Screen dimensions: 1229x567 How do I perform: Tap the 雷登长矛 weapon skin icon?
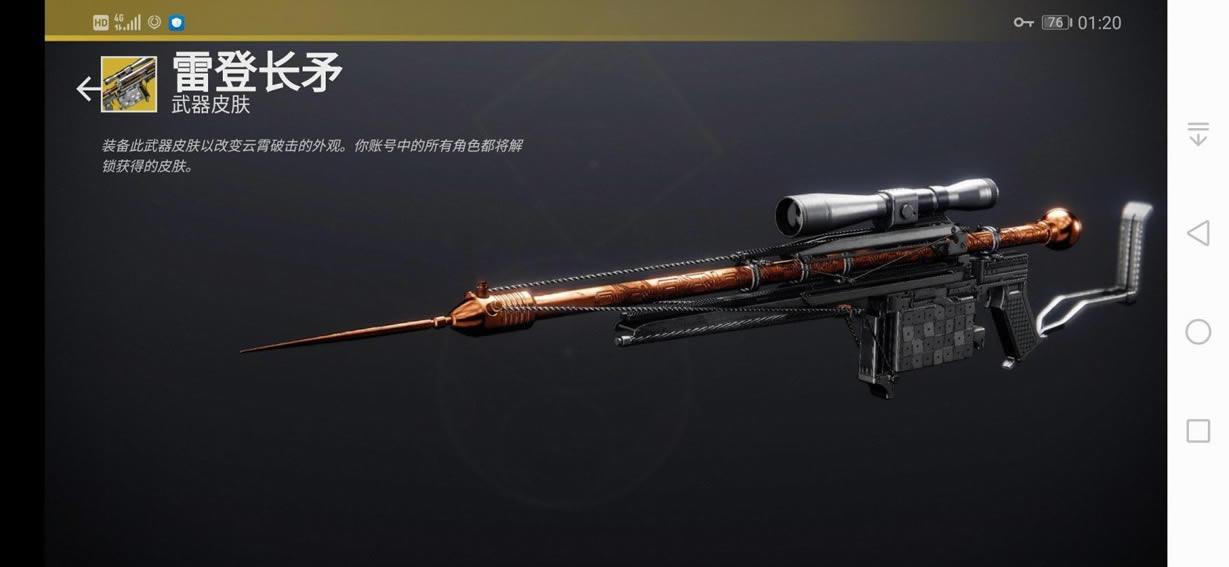129,85
